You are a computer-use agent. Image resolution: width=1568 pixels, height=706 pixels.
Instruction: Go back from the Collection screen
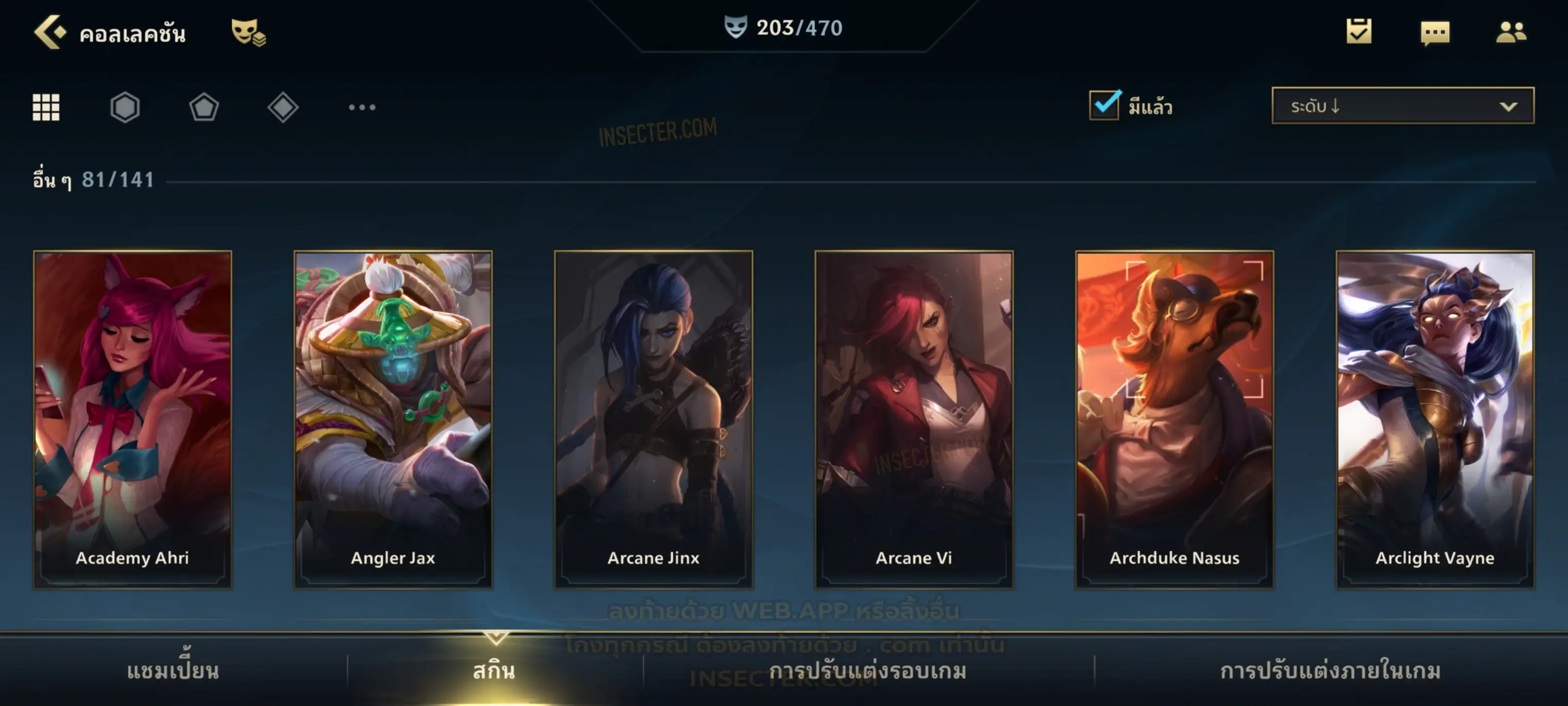[50, 32]
